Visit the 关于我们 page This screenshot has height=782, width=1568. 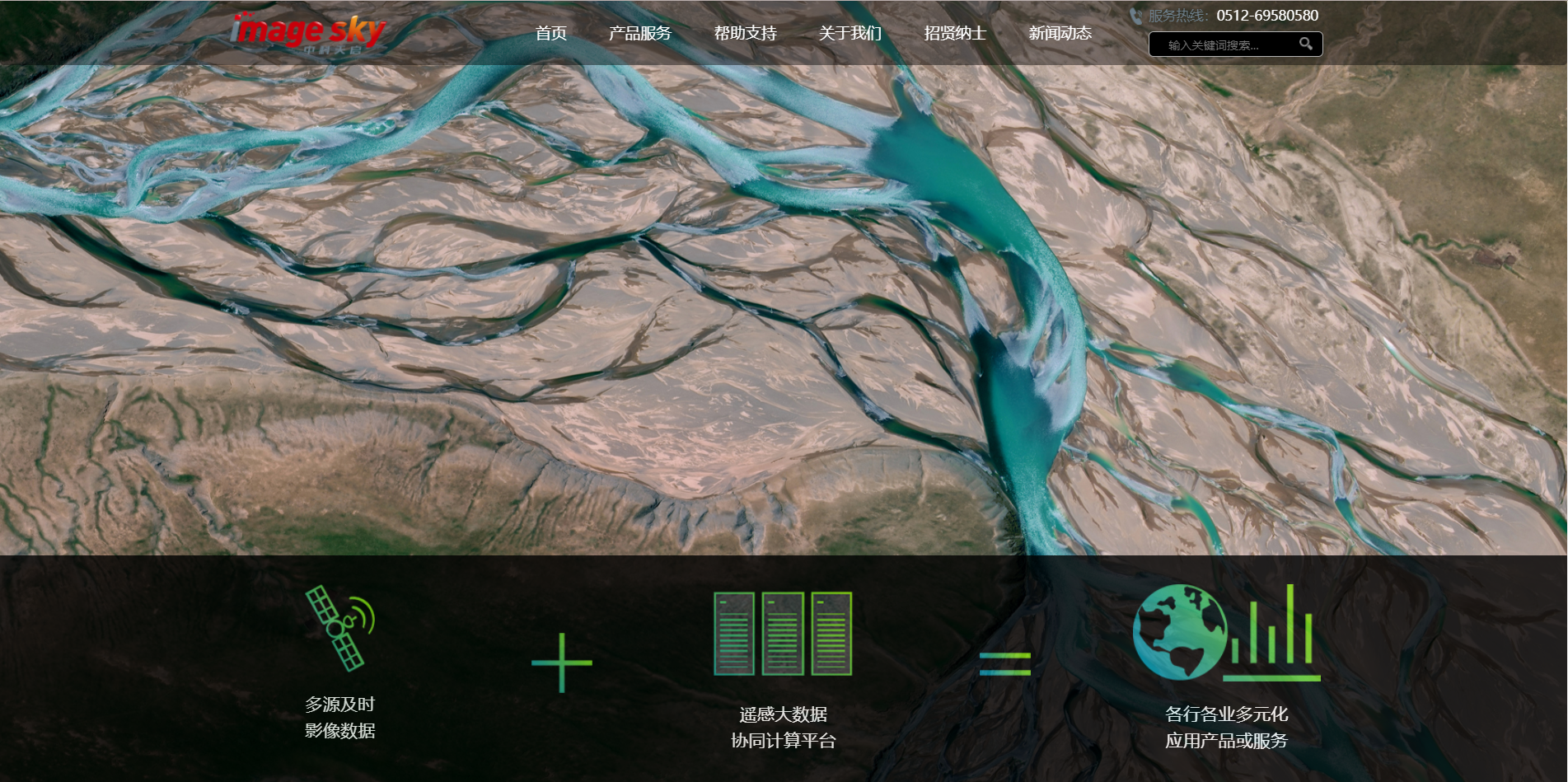(x=850, y=33)
